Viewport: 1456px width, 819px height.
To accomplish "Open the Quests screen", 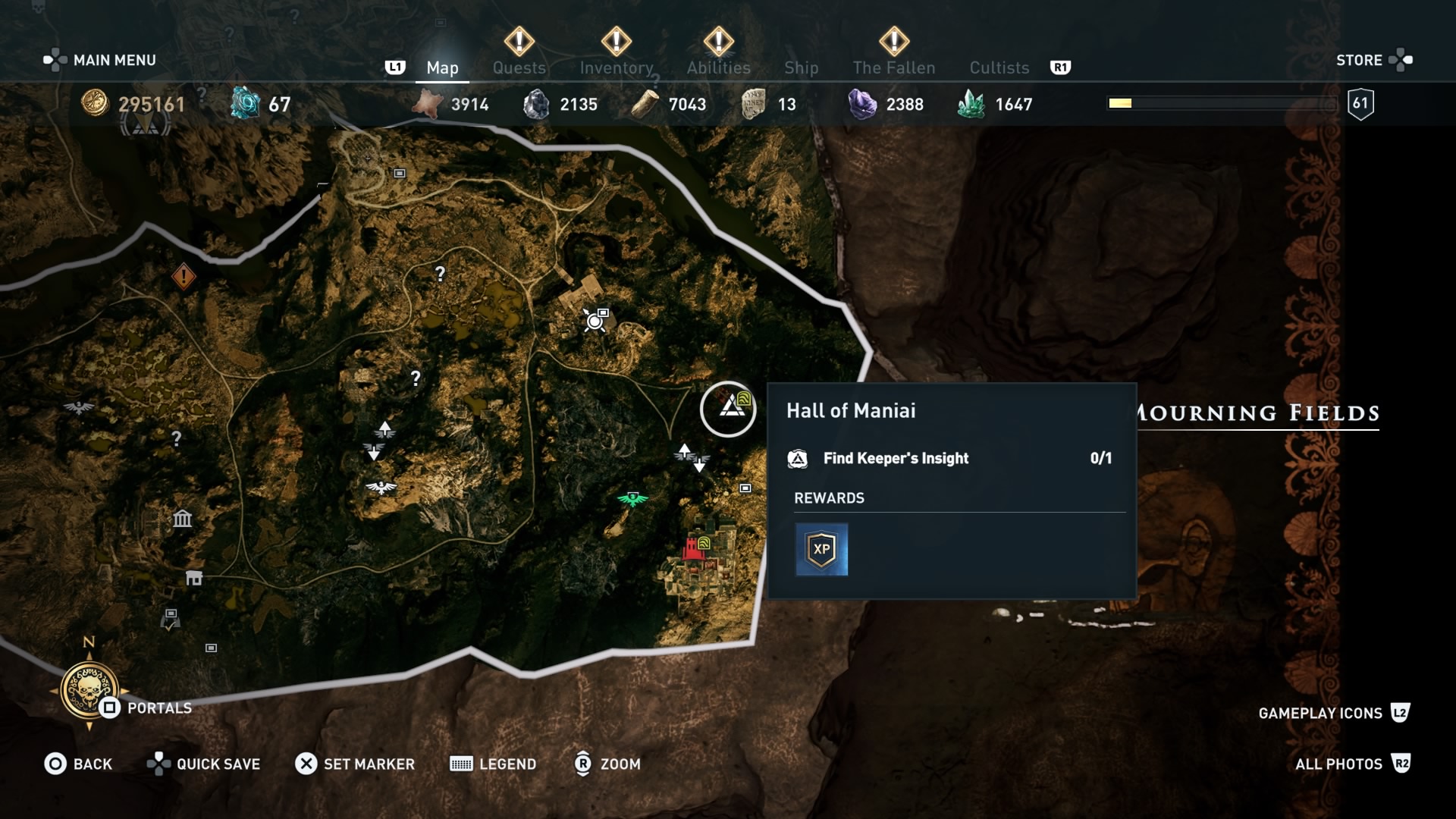I will coord(519,67).
